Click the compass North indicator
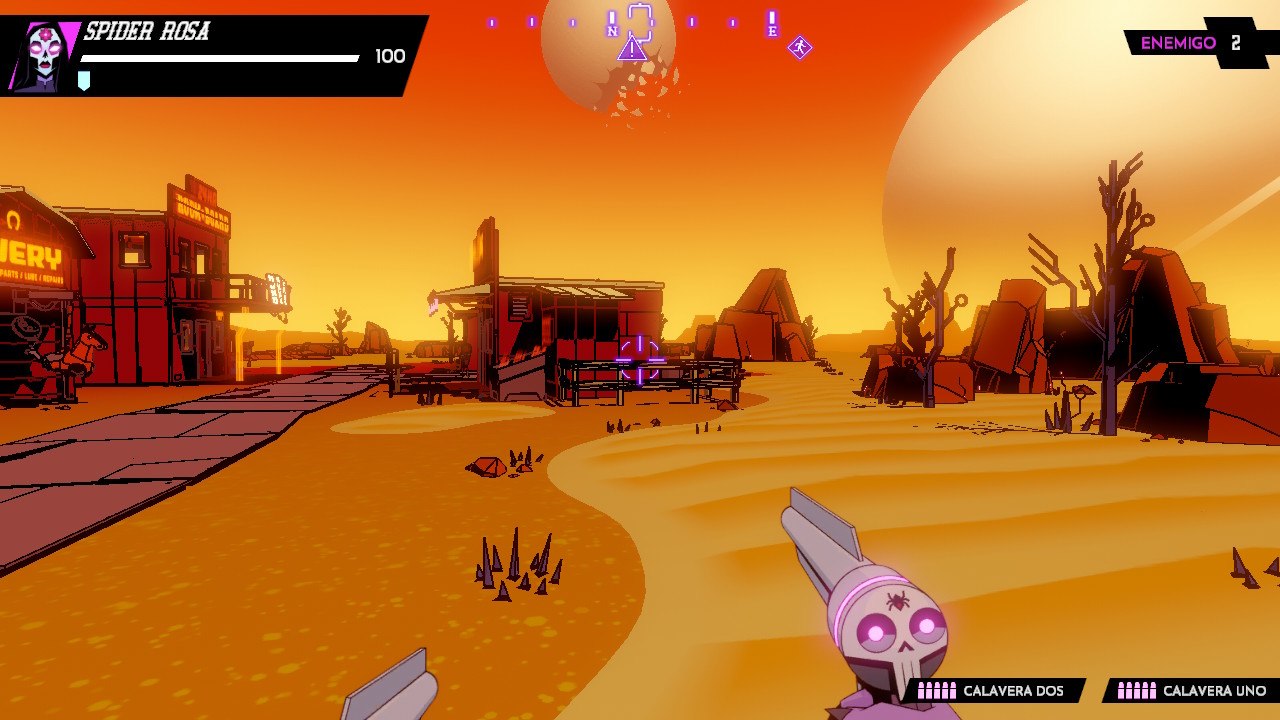This screenshot has height=720, width=1280. (x=612, y=31)
